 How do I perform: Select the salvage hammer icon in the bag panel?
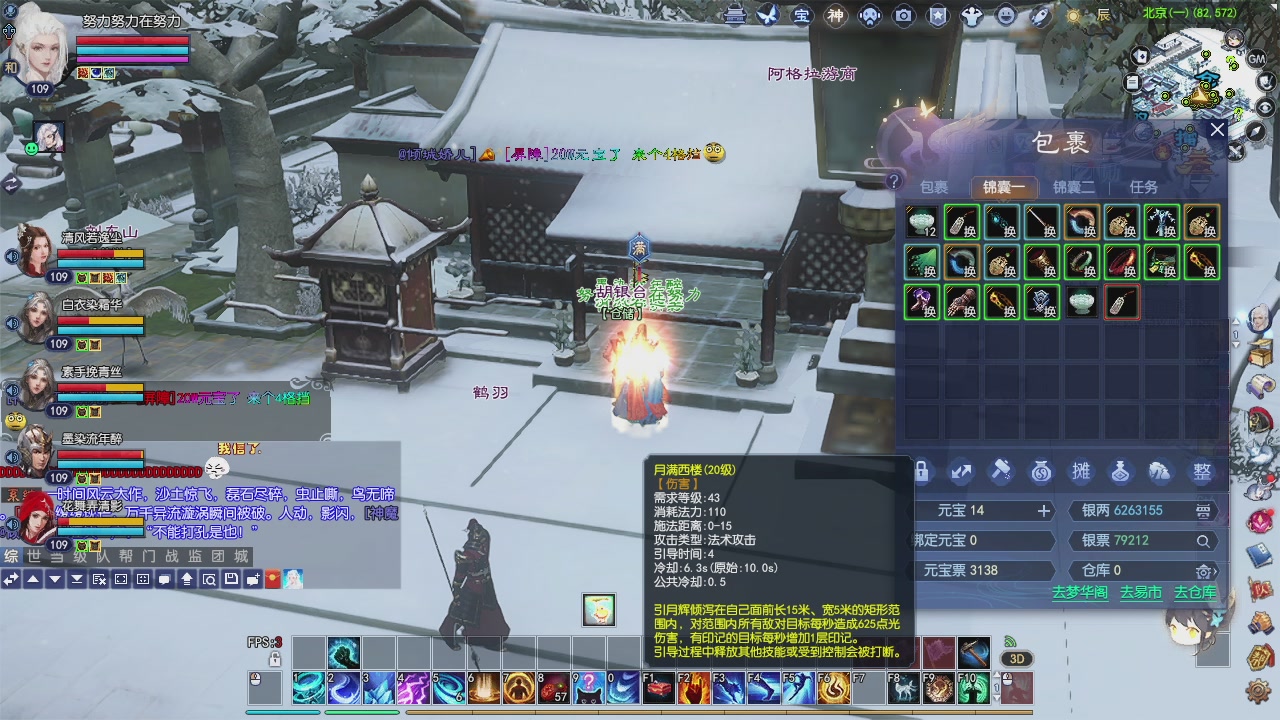(x=1001, y=470)
